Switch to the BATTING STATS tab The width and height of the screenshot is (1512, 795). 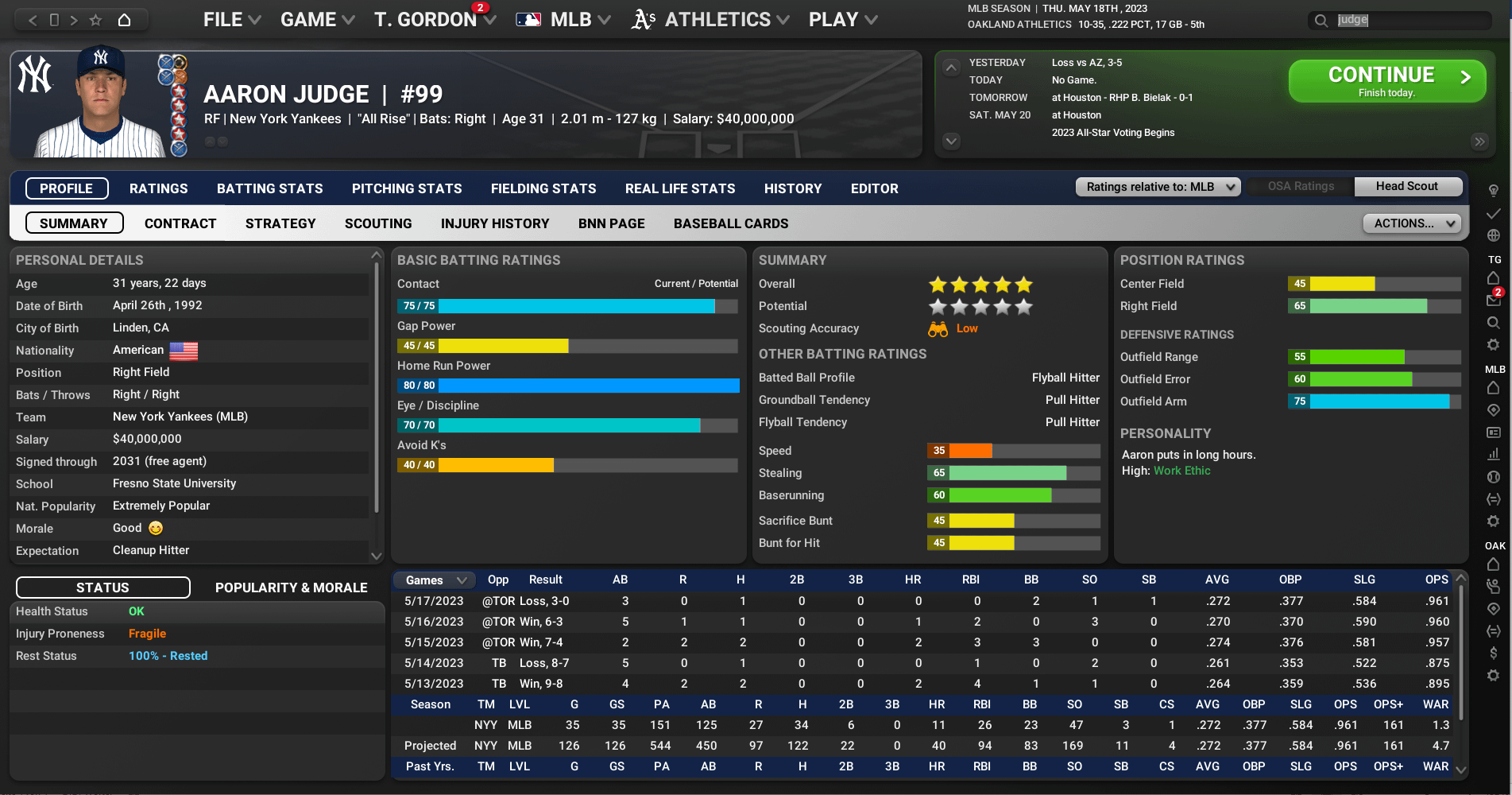pos(270,188)
